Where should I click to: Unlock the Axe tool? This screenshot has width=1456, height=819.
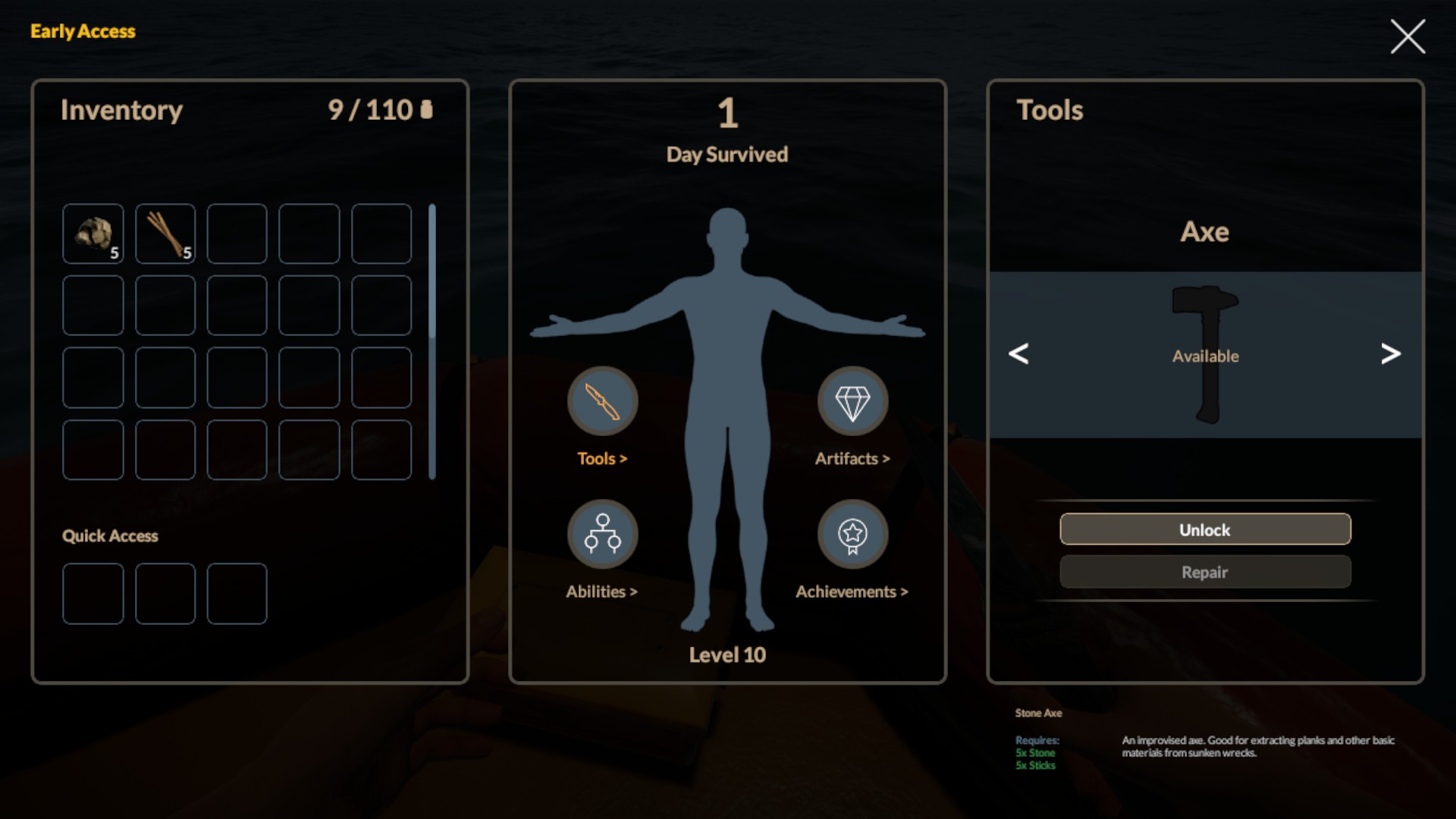[1205, 529]
